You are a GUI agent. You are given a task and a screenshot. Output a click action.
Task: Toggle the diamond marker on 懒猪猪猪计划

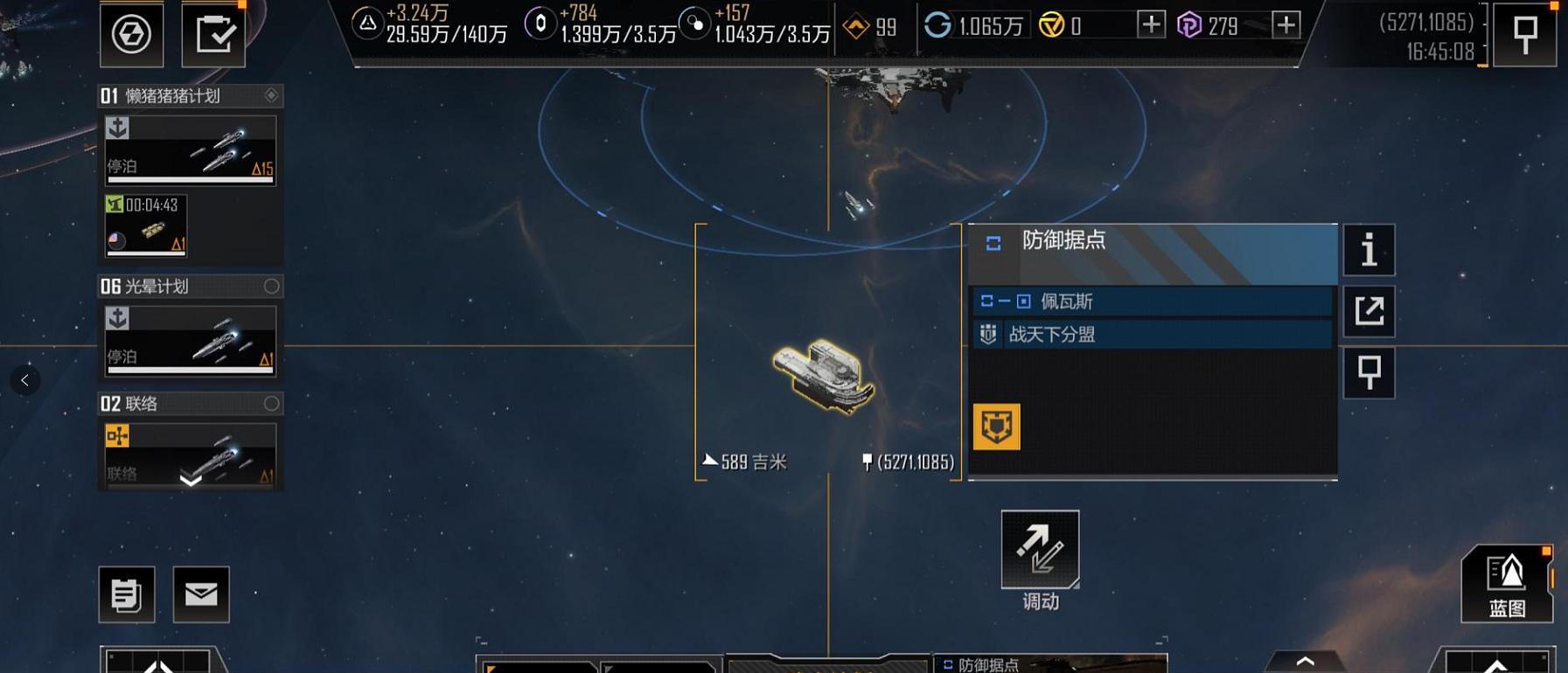point(272,96)
